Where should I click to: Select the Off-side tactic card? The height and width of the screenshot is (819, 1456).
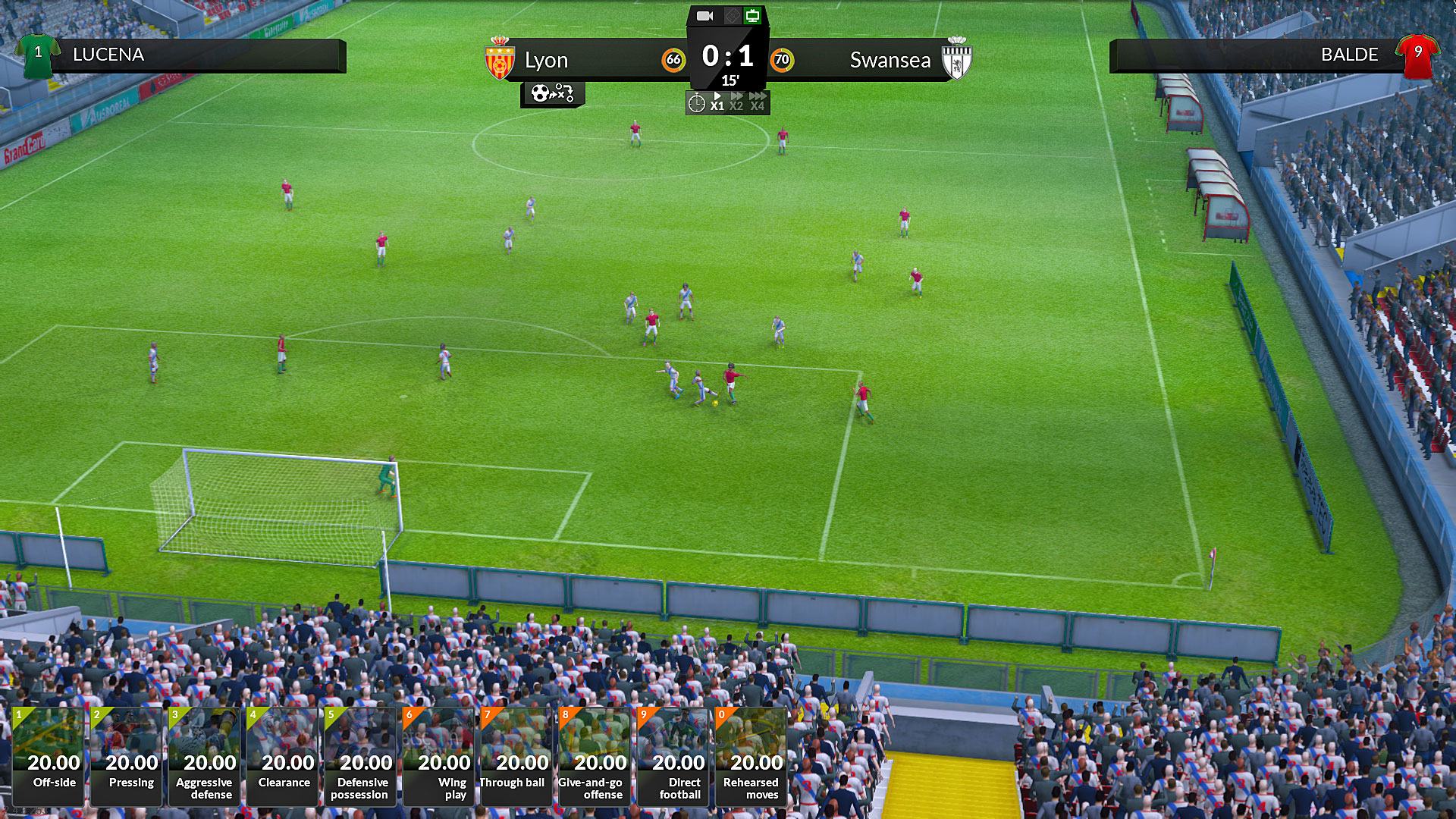48,756
